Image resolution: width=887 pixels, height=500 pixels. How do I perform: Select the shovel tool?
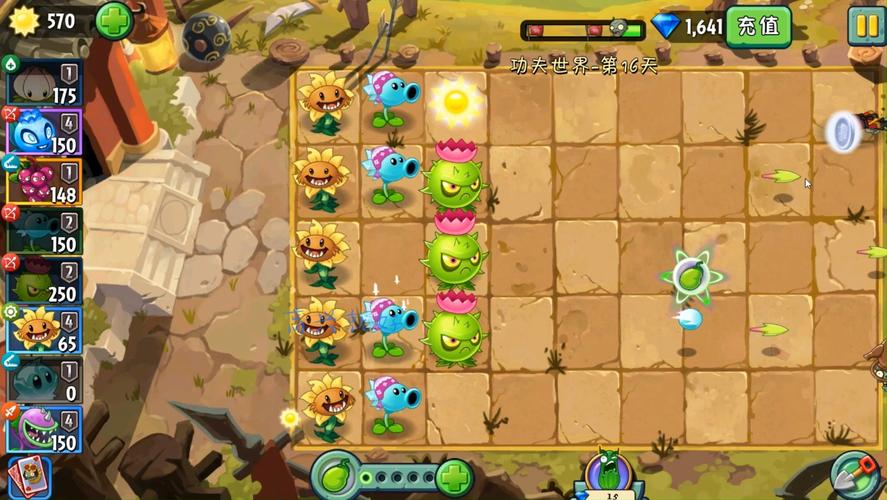(x=856, y=475)
